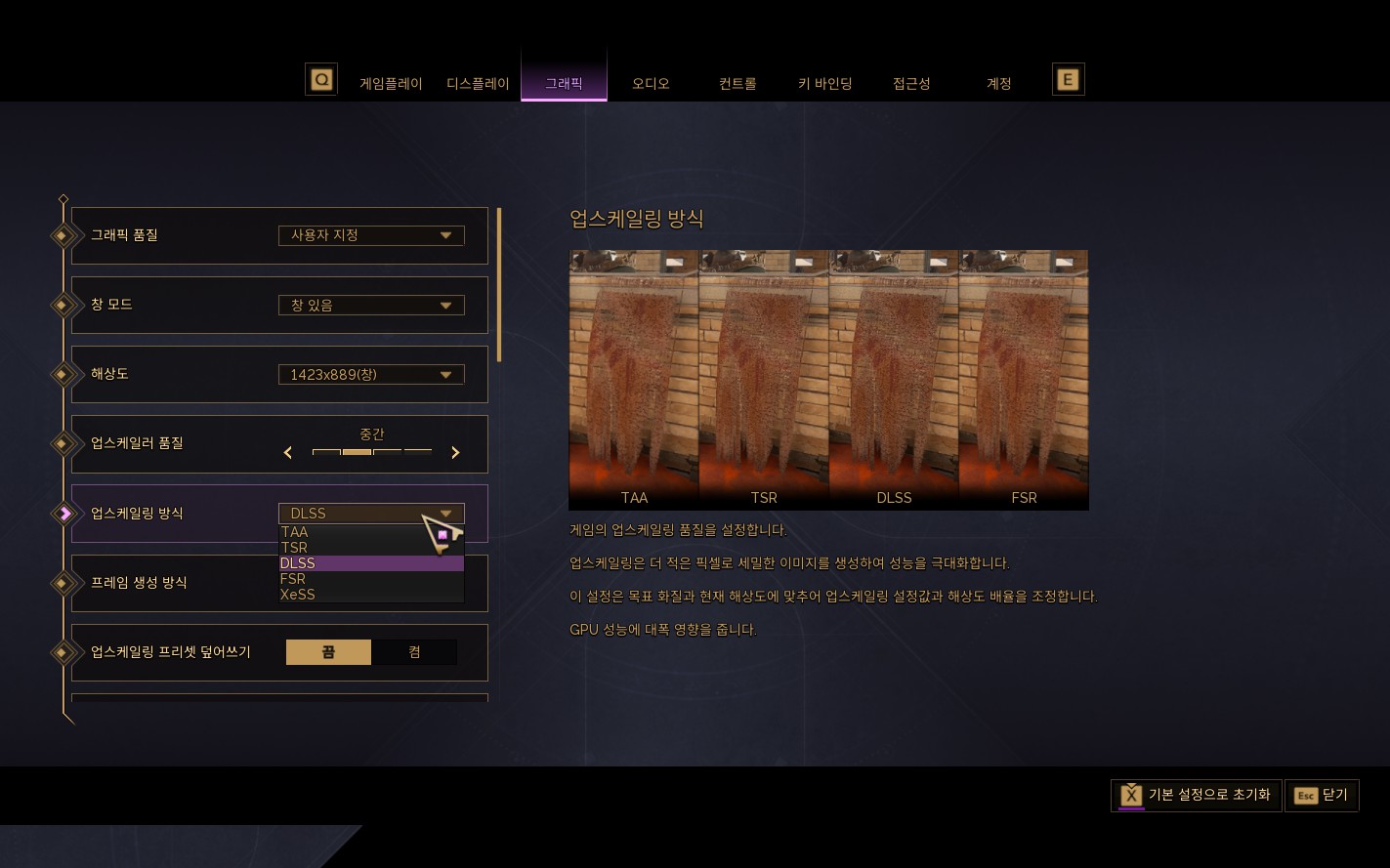Pick FSR in the open dropdown
The height and width of the screenshot is (868, 1390).
pyautogui.click(x=293, y=579)
